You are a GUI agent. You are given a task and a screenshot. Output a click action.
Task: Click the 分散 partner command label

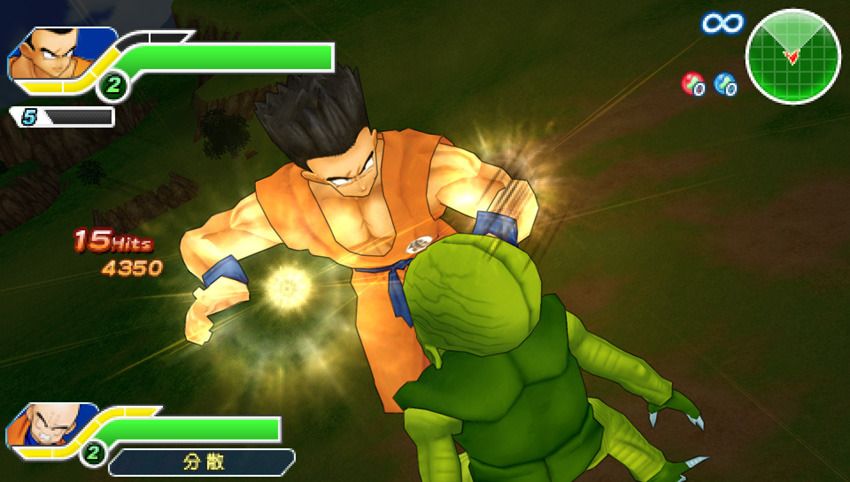[x=201, y=462]
